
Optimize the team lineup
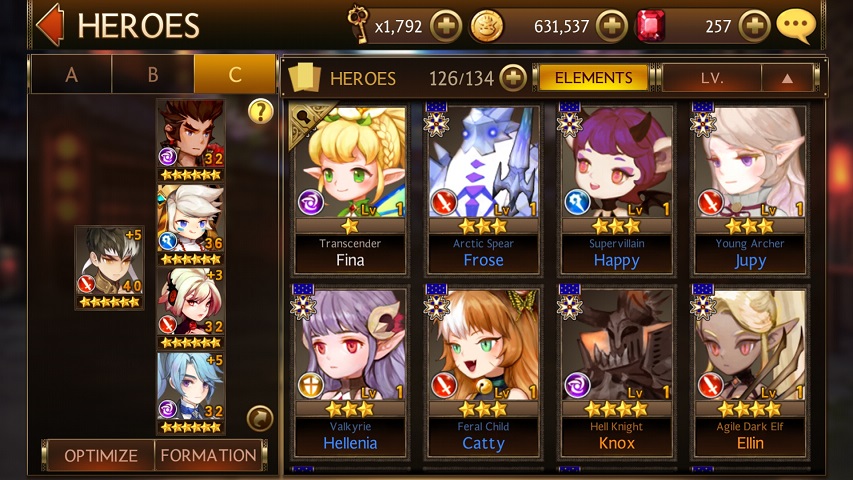[x=100, y=456]
